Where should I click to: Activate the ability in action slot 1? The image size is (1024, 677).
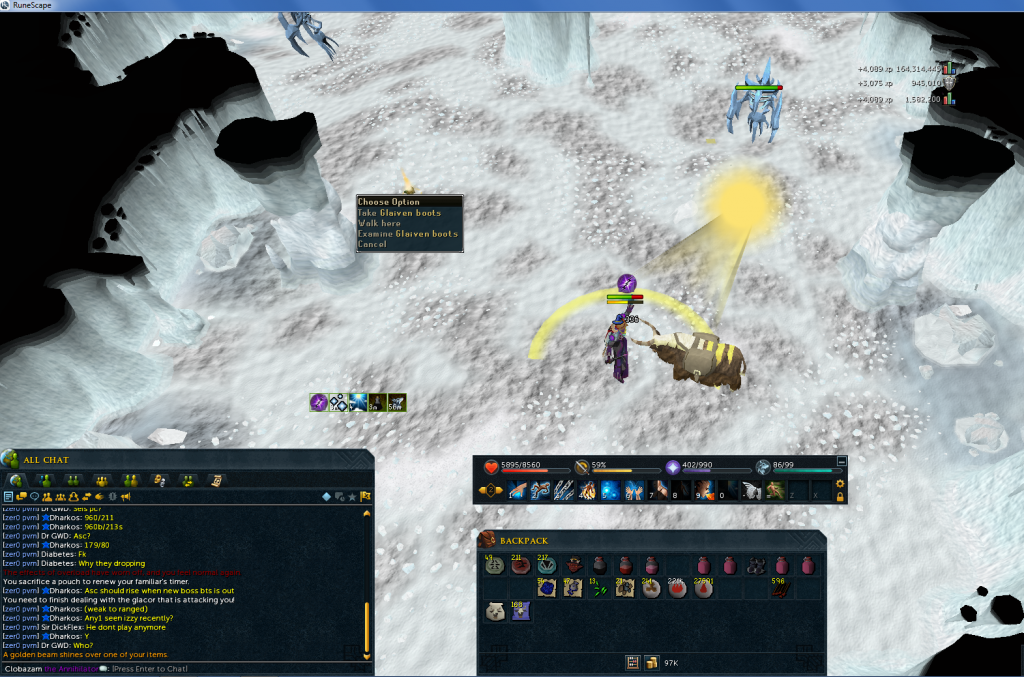coord(516,491)
